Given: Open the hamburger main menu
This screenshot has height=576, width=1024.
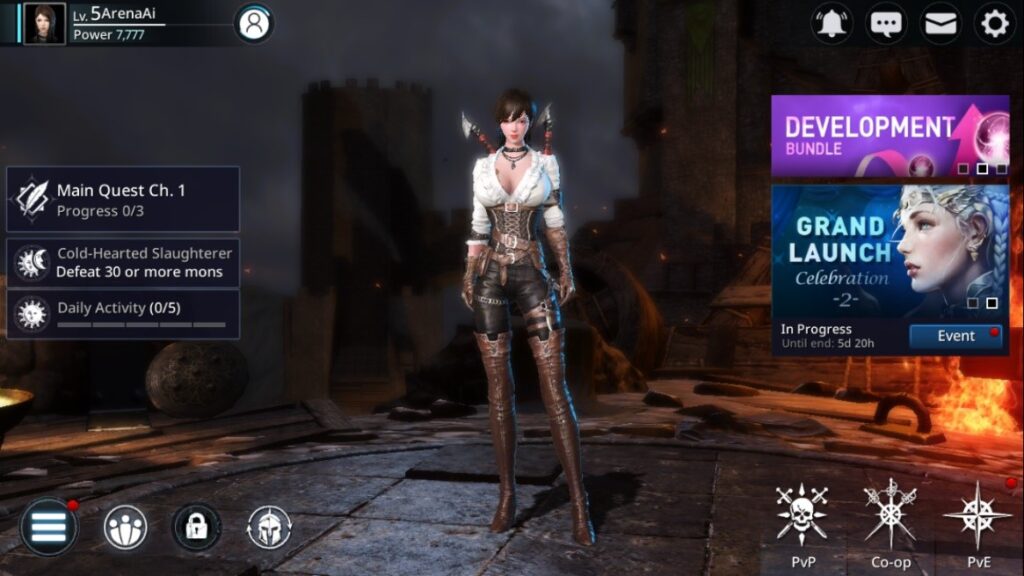Looking at the screenshot, I should click(x=48, y=527).
